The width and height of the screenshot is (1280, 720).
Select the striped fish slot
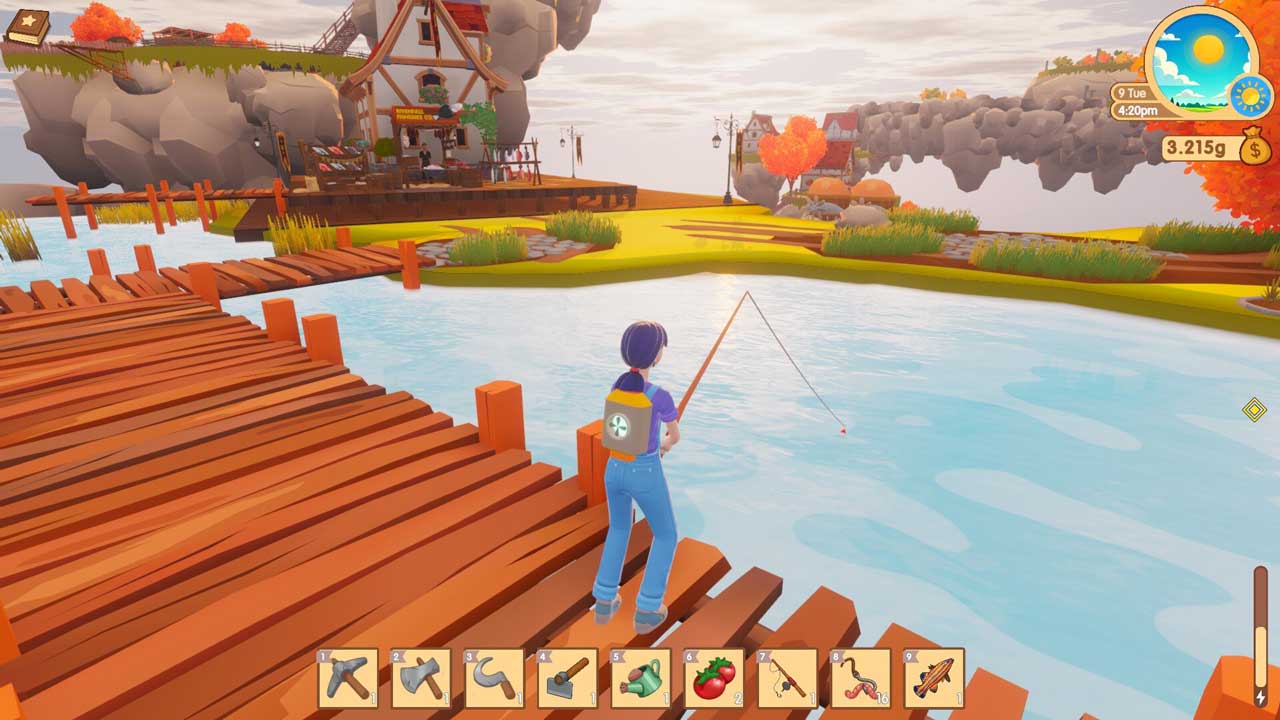click(934, 678)
